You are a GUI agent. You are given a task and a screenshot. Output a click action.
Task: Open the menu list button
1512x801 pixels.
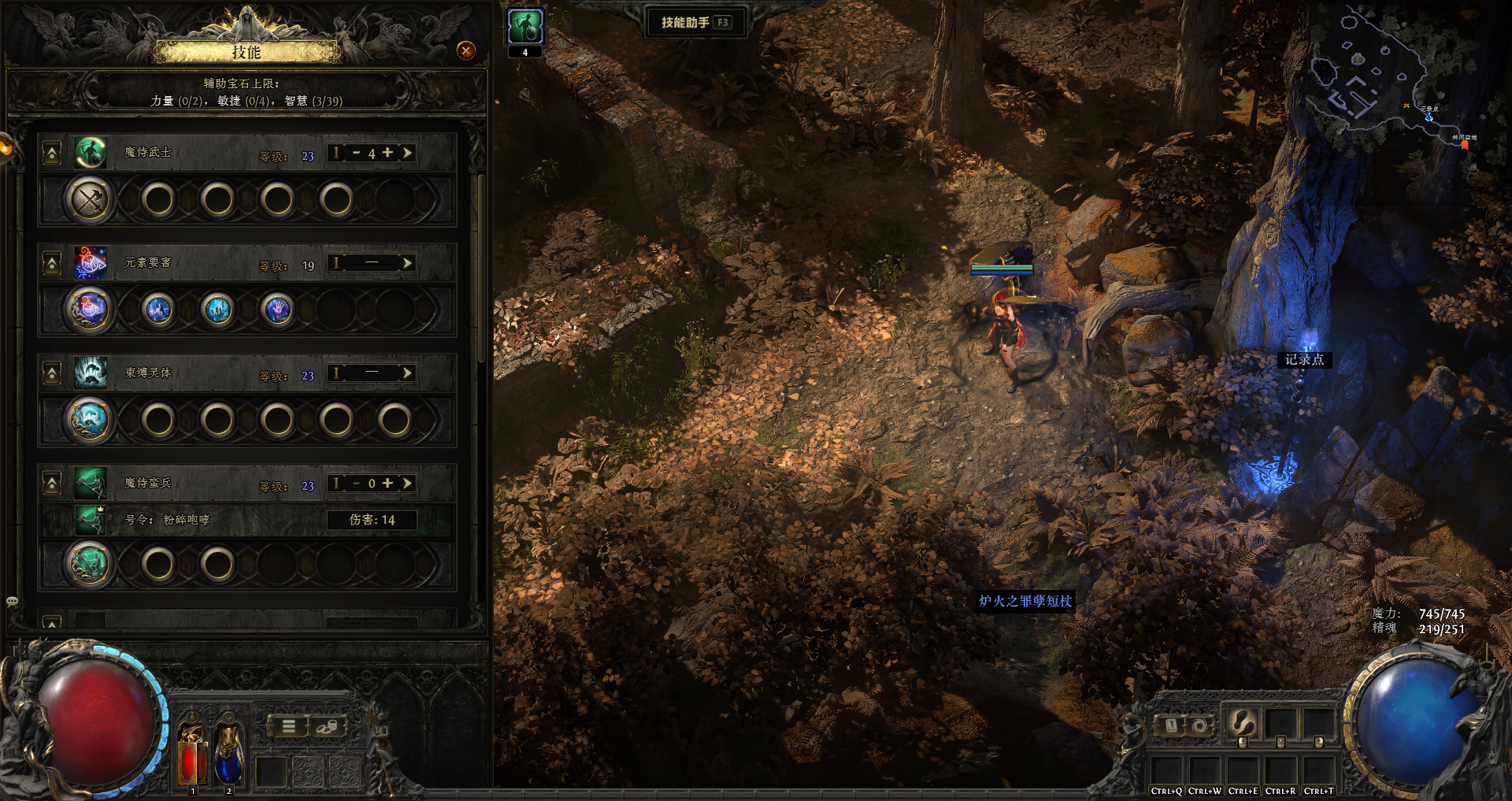(x=289, y=726)
